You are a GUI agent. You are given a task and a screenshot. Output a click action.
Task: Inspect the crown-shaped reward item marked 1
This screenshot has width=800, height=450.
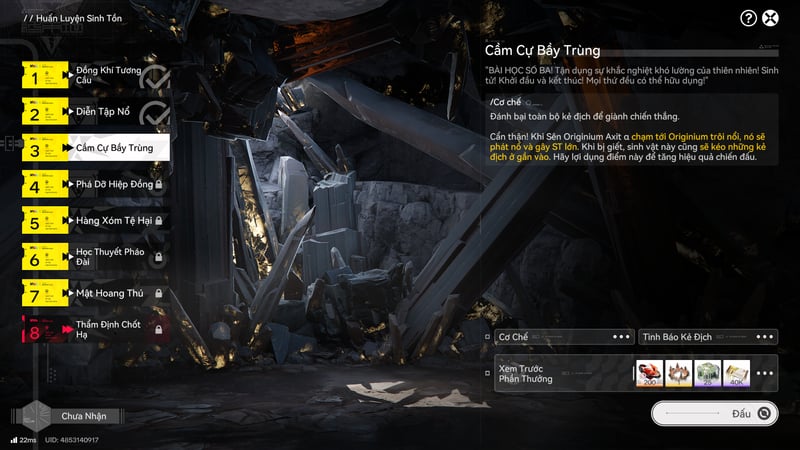[x=678, y=373]
